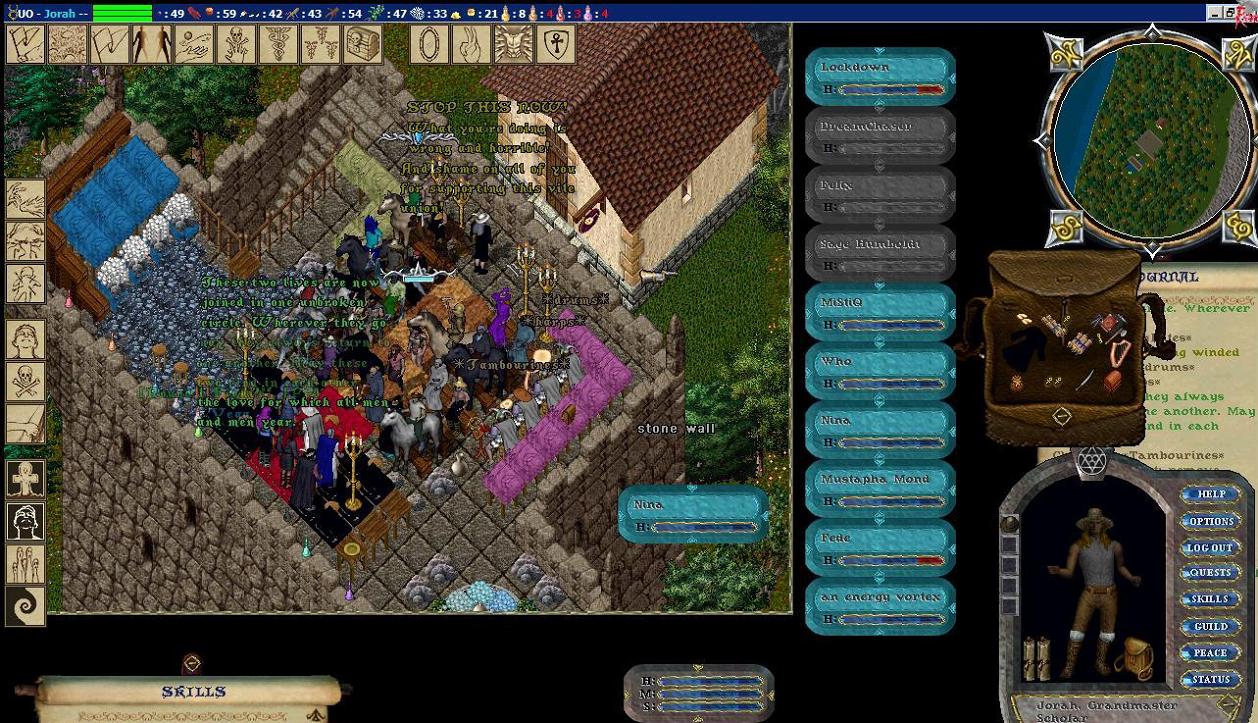This screenshot has width=1258, height=723.
Task: Open the Help menu on paperdoll
Action: (1210, 494)
